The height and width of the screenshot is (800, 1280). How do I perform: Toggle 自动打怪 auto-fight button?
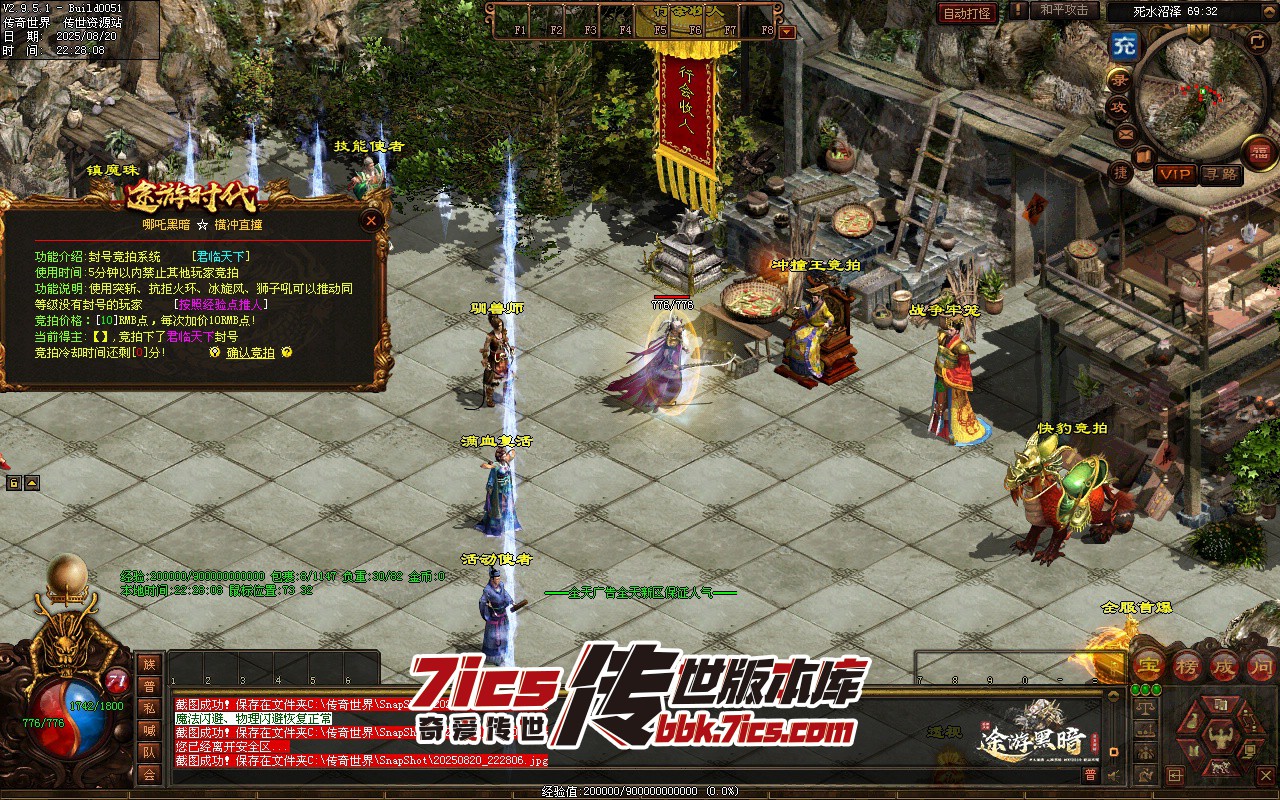coord(967,13)
